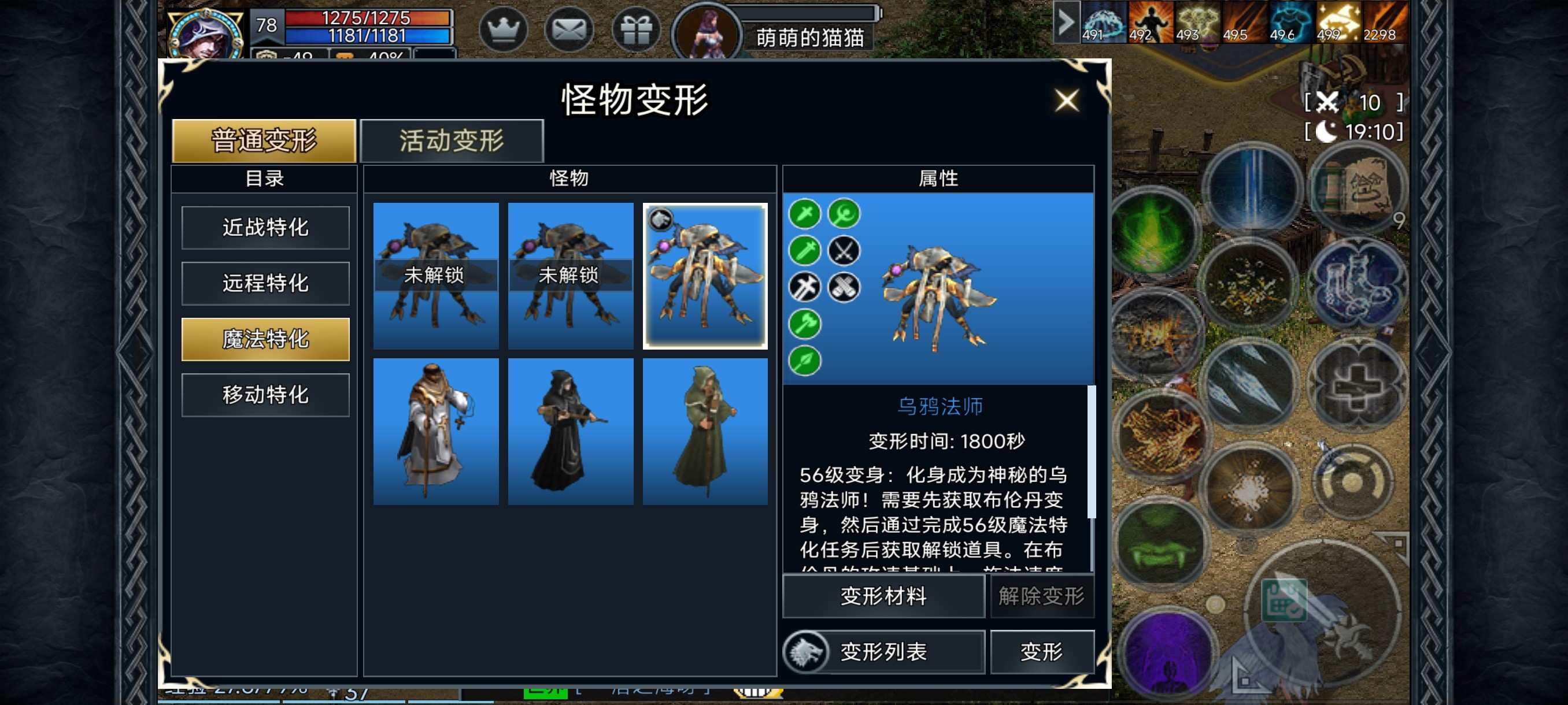Select the 近战特化 category

pyautogui.click(x=265, y=228)
